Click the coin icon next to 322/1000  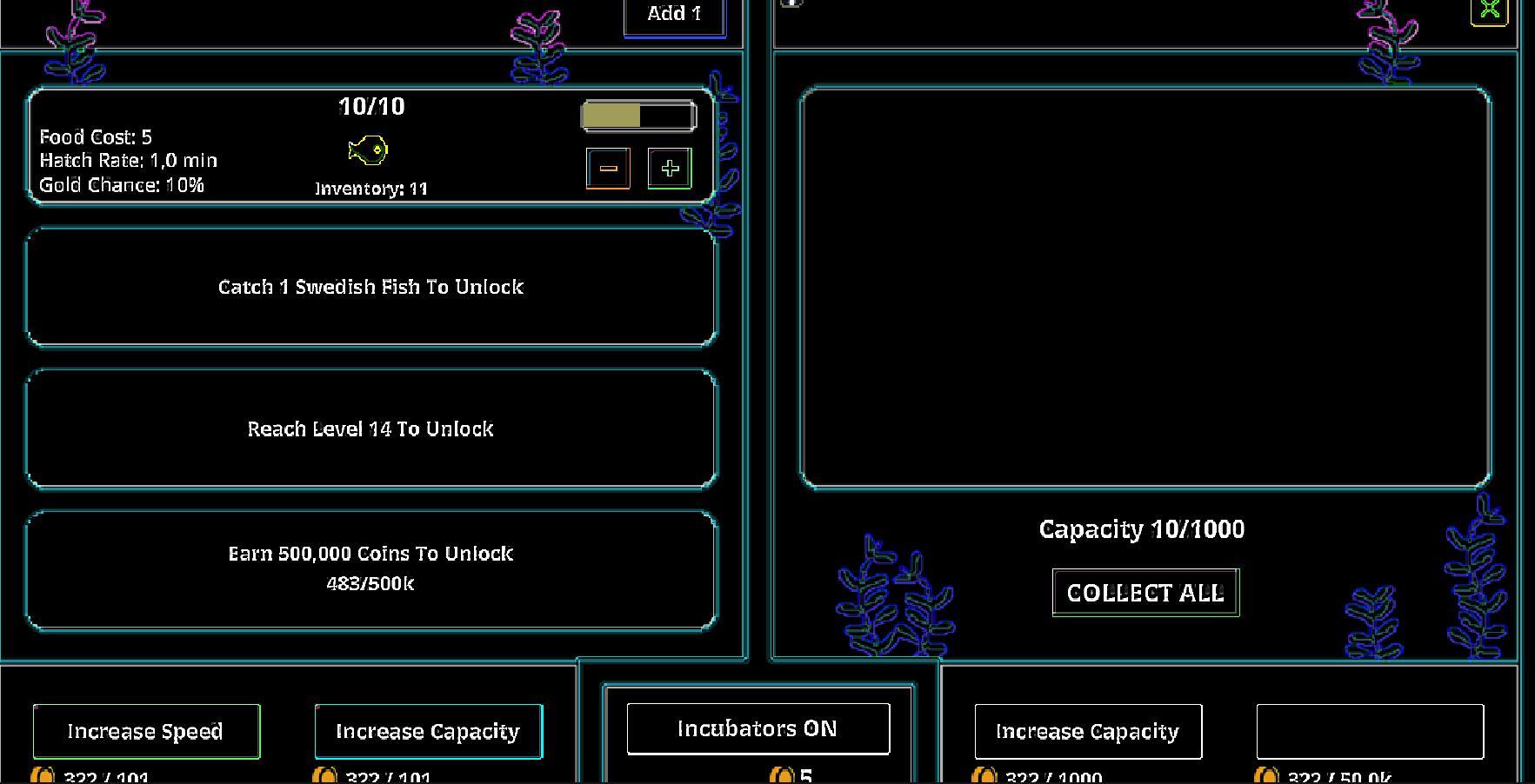(x=984, y=776)
